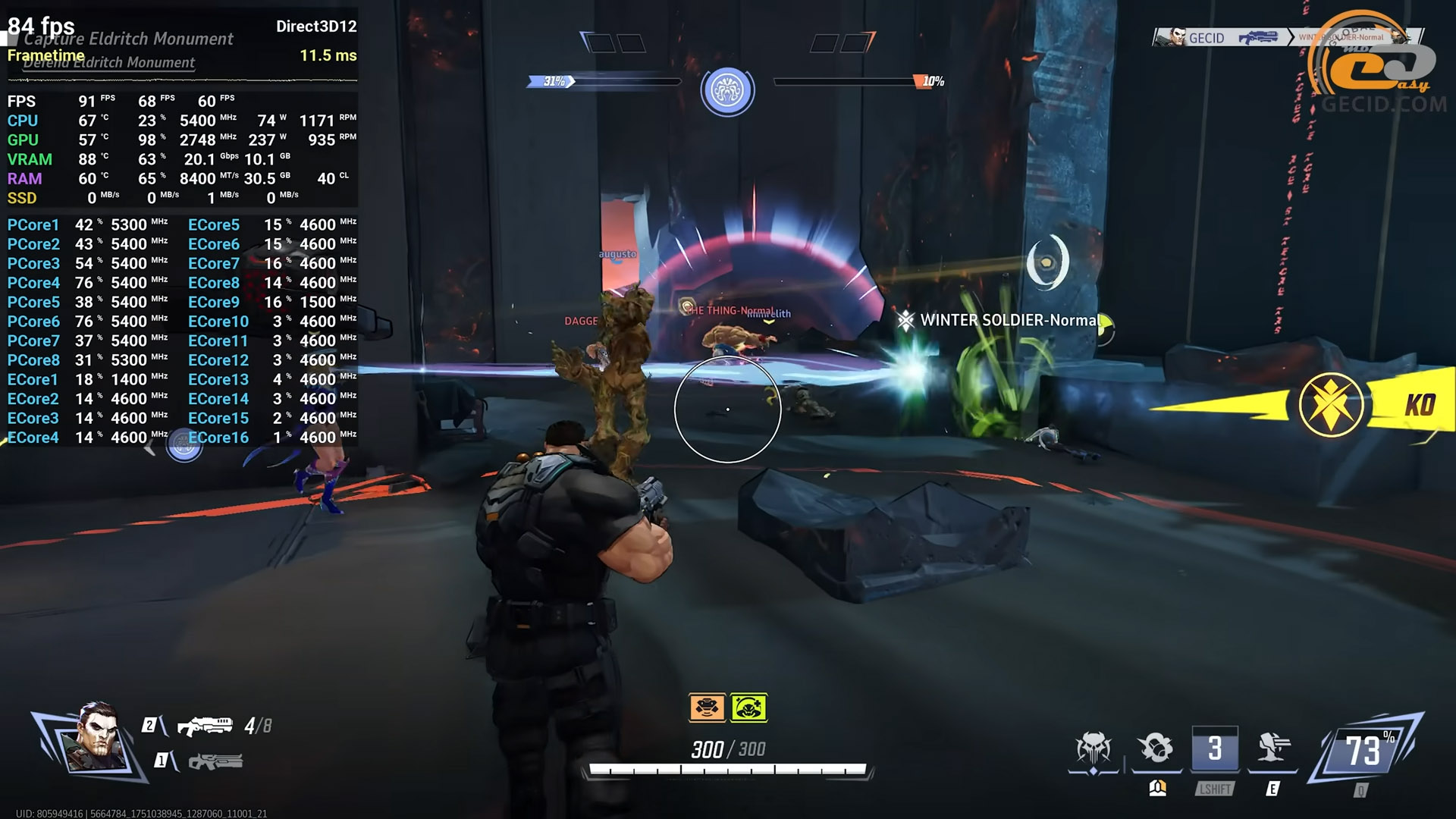The image size is (1456, 819).
Task: Click the green status buff icon
Action: point(748,708)
